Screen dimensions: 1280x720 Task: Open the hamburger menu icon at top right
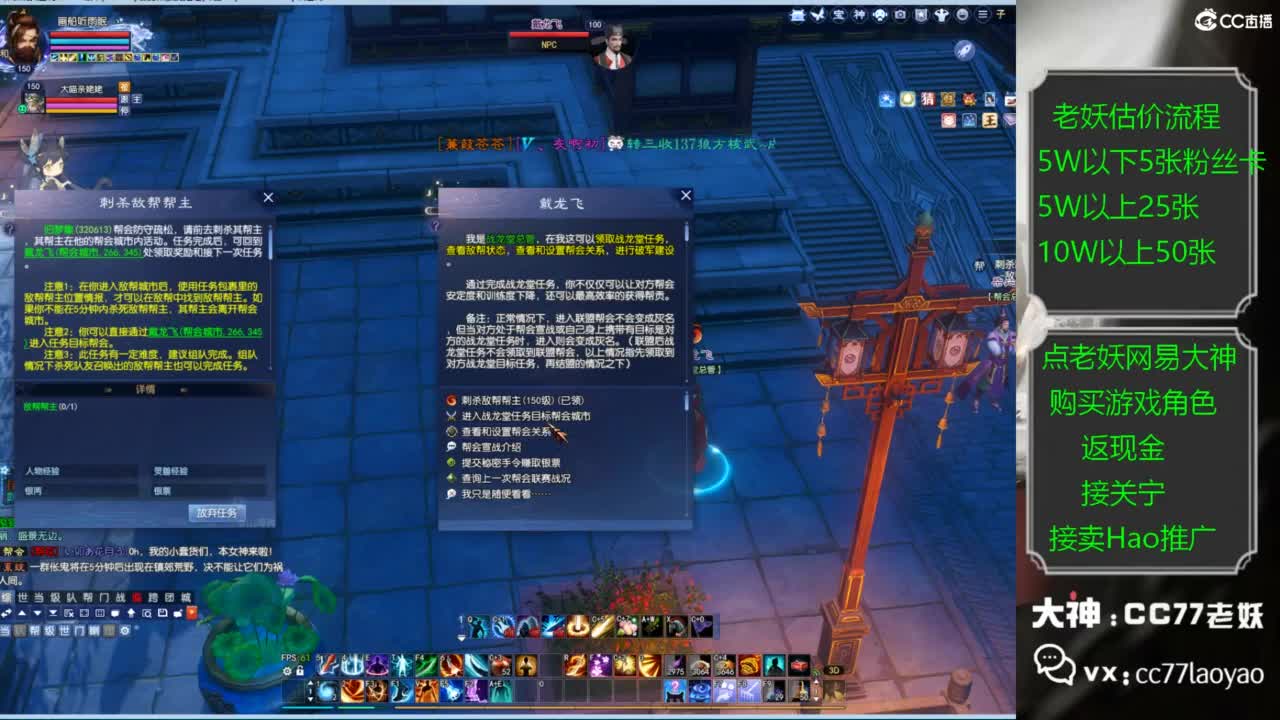[982, 16]
